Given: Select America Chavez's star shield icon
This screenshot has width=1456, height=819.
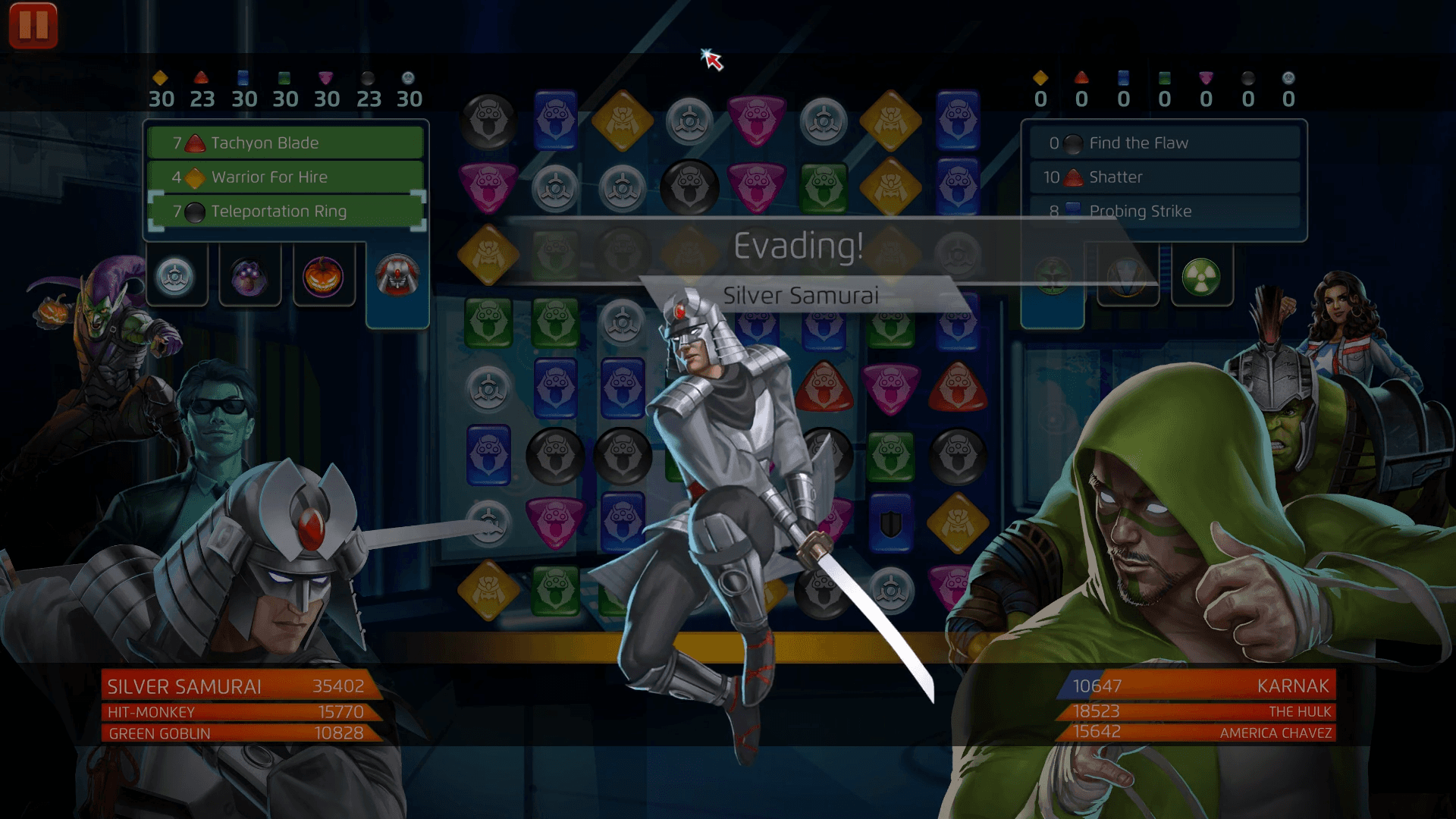Looking at the screenshot, I should pos(1128,275).
